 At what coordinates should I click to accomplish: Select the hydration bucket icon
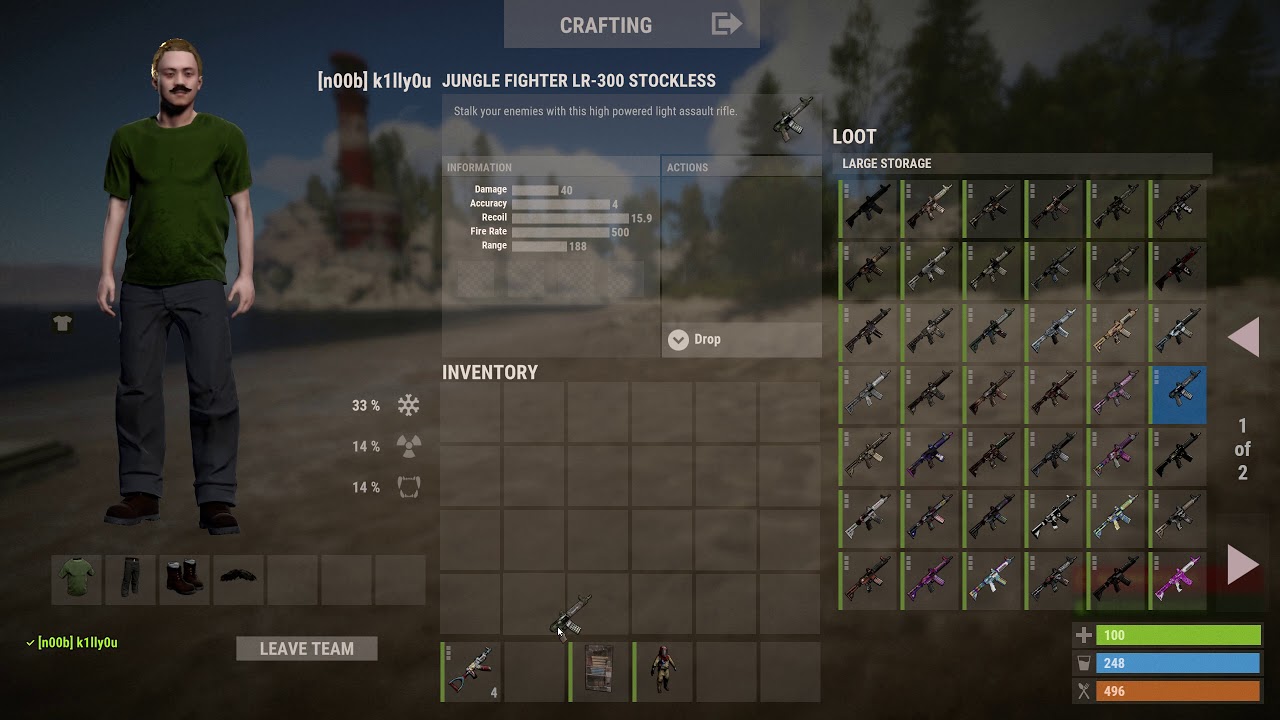tap(1085, 662)
